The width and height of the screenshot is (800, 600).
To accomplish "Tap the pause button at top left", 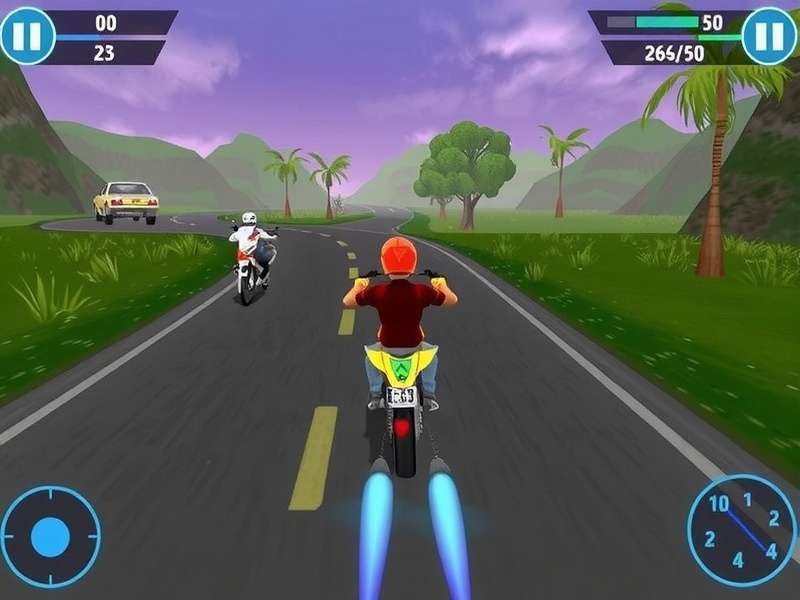I will (x=27, y=35).
